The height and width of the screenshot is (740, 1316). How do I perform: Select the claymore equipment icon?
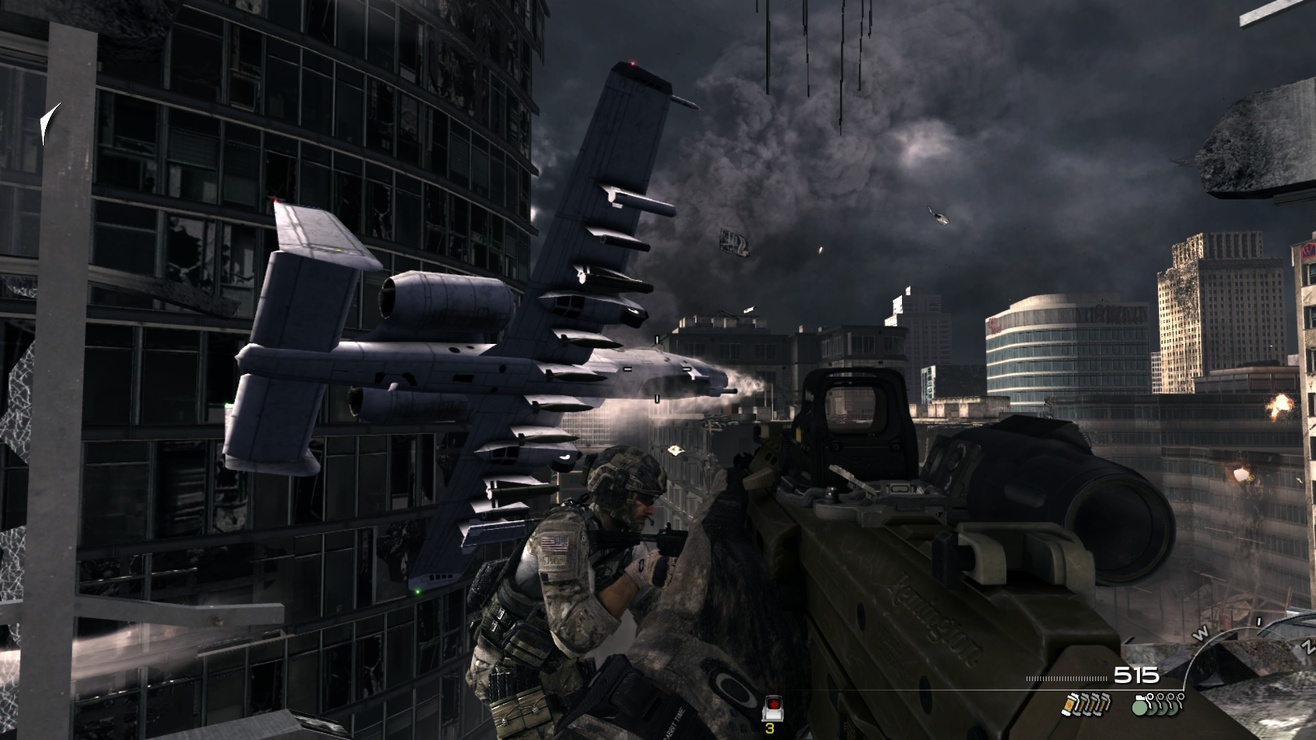tap(770, 709)
